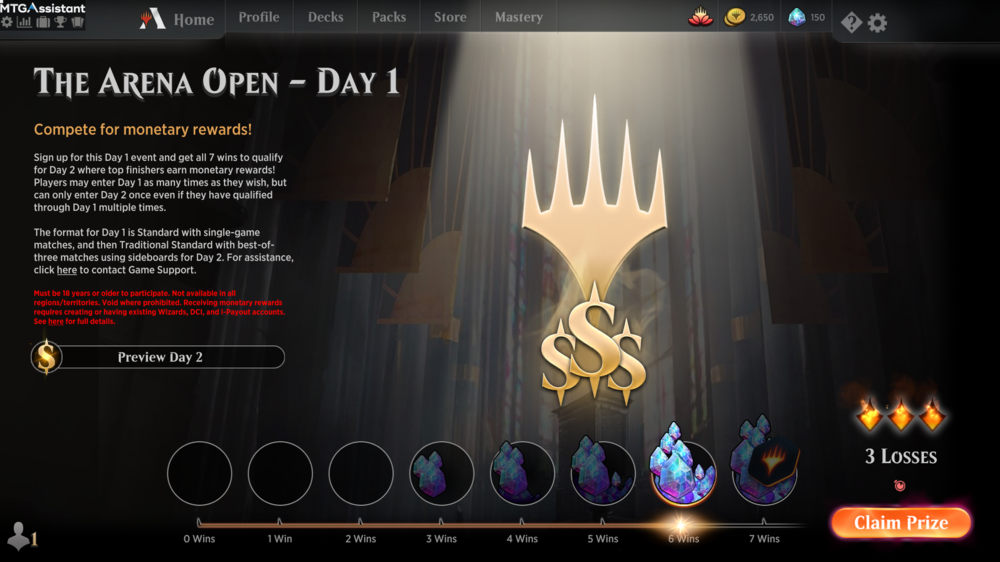Screen dimensions: 1000x562
Task: Show the Mastery tab
Action: pos(519,17)
